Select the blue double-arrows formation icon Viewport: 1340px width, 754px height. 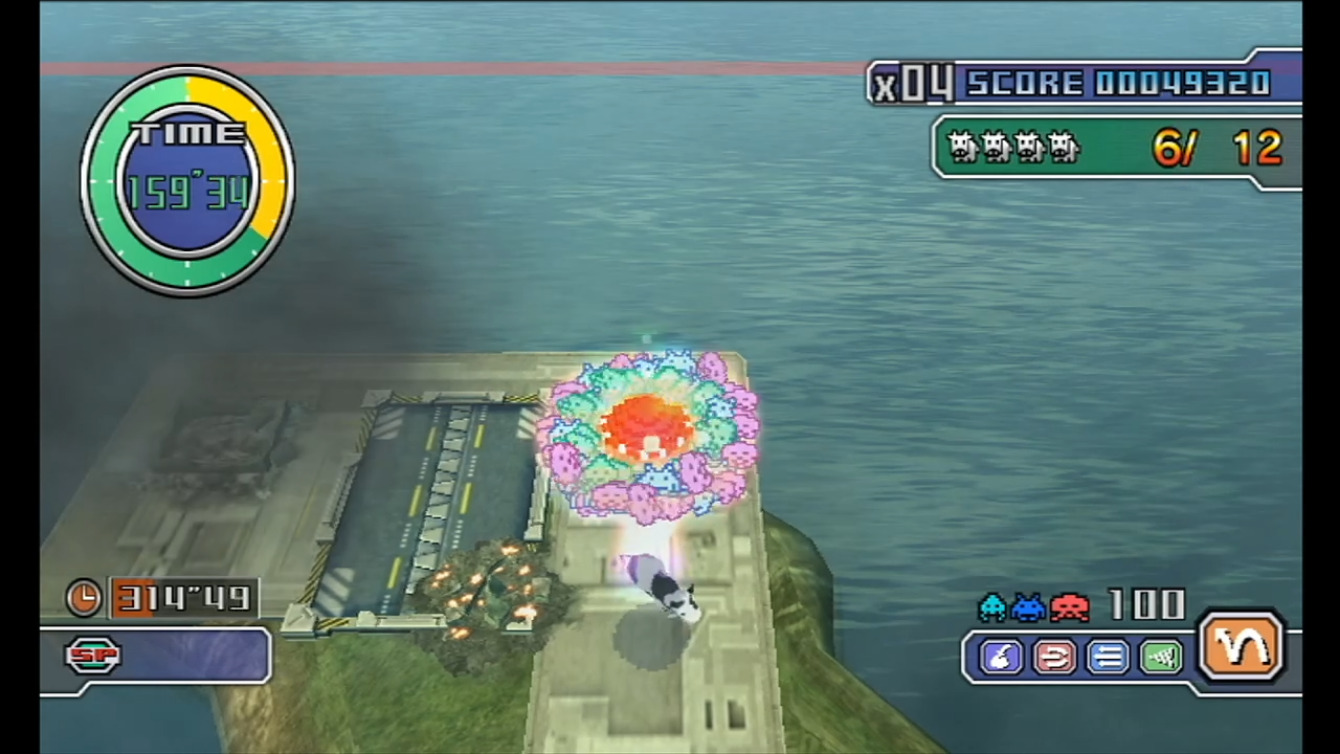tap(1107, 658)
